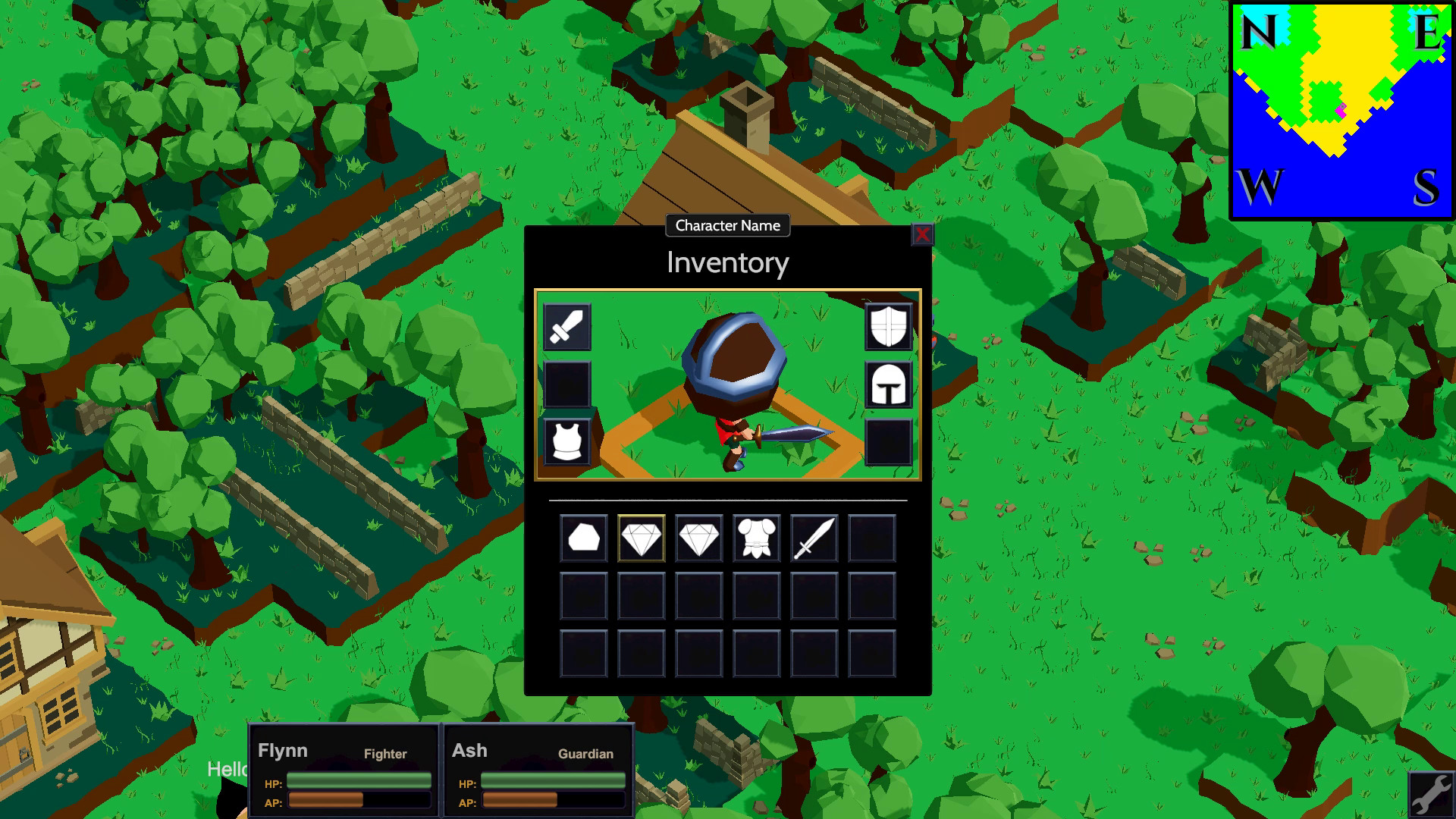Expand Flynn's character panel
The width and height of the screenshot is (1456, 819).
coord(344,768)
